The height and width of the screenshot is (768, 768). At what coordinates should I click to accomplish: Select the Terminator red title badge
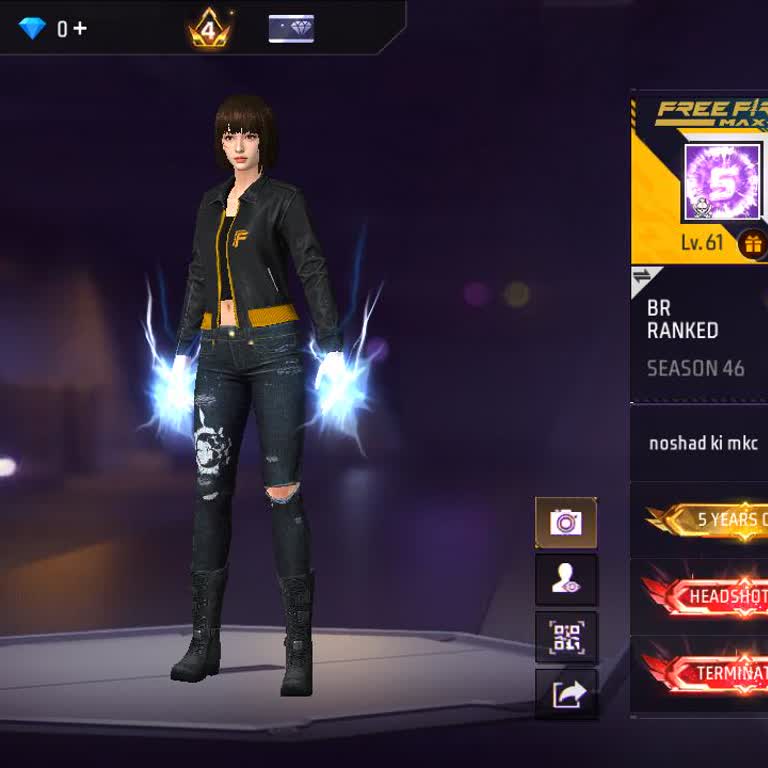[708, 673]
